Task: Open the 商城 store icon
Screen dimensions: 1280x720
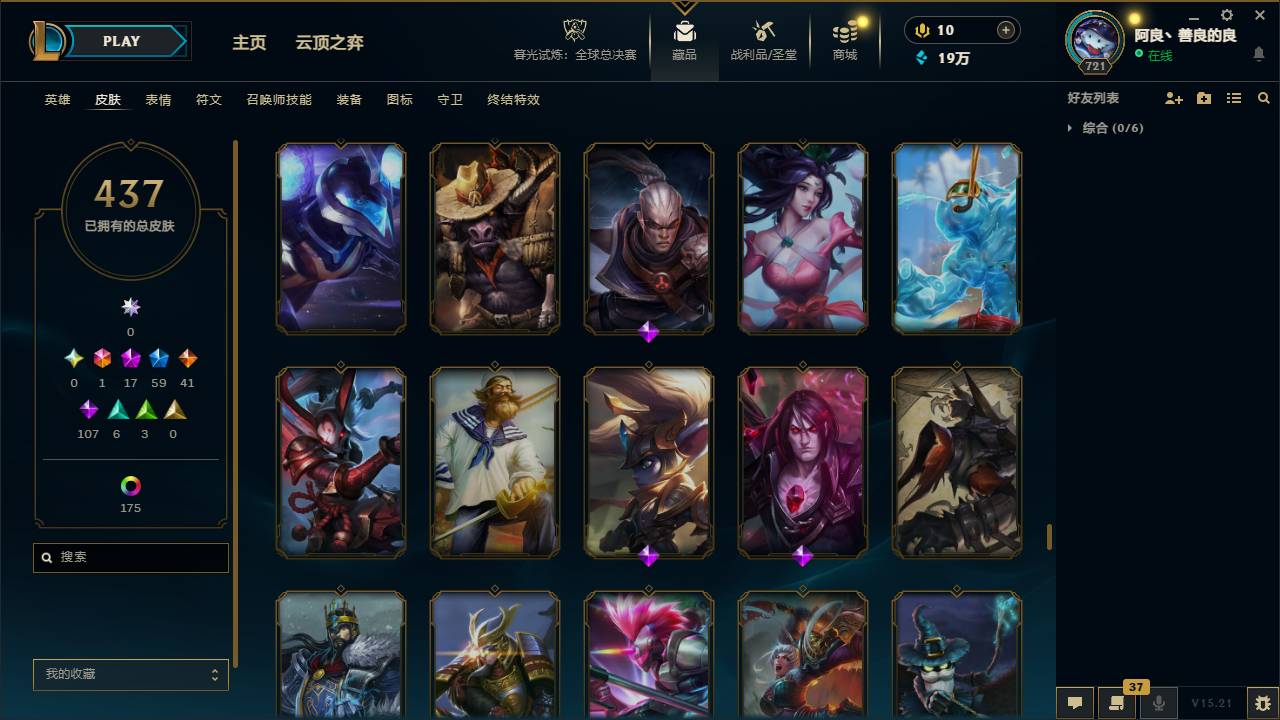Action: point(843,38)
